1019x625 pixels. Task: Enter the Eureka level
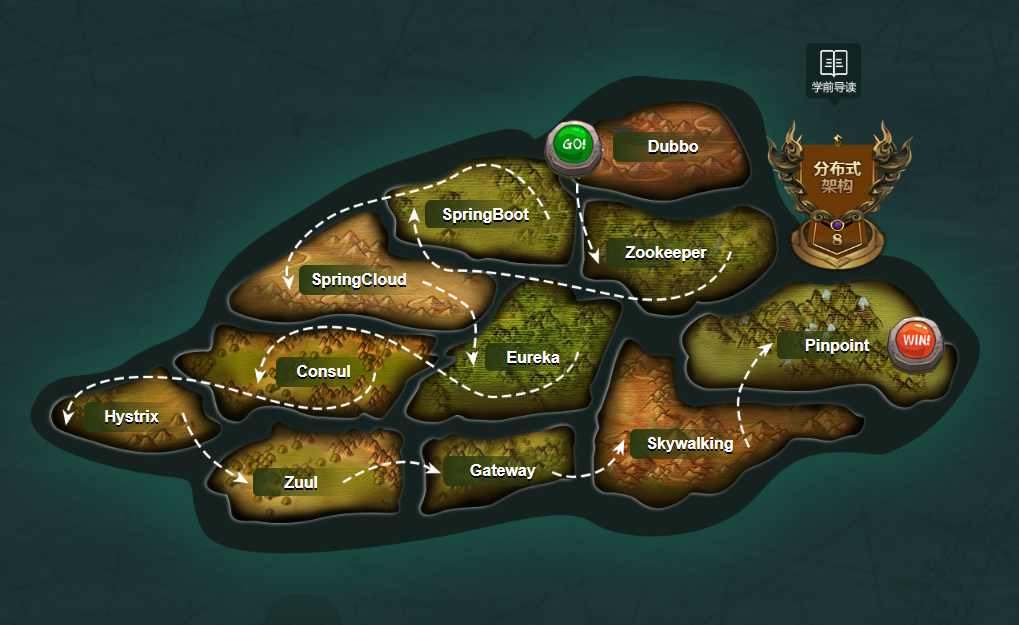pos(532,357)
